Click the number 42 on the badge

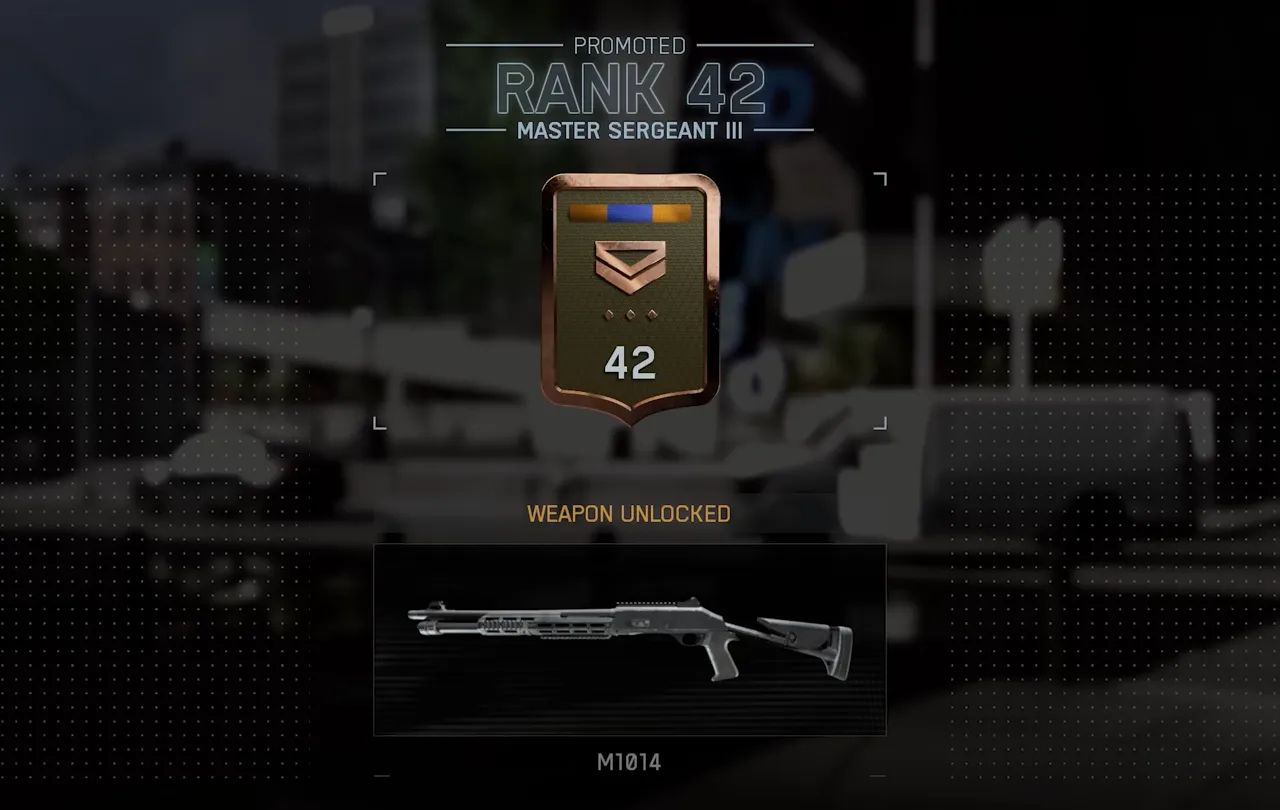pyautogui.click(x=631, y=362)
